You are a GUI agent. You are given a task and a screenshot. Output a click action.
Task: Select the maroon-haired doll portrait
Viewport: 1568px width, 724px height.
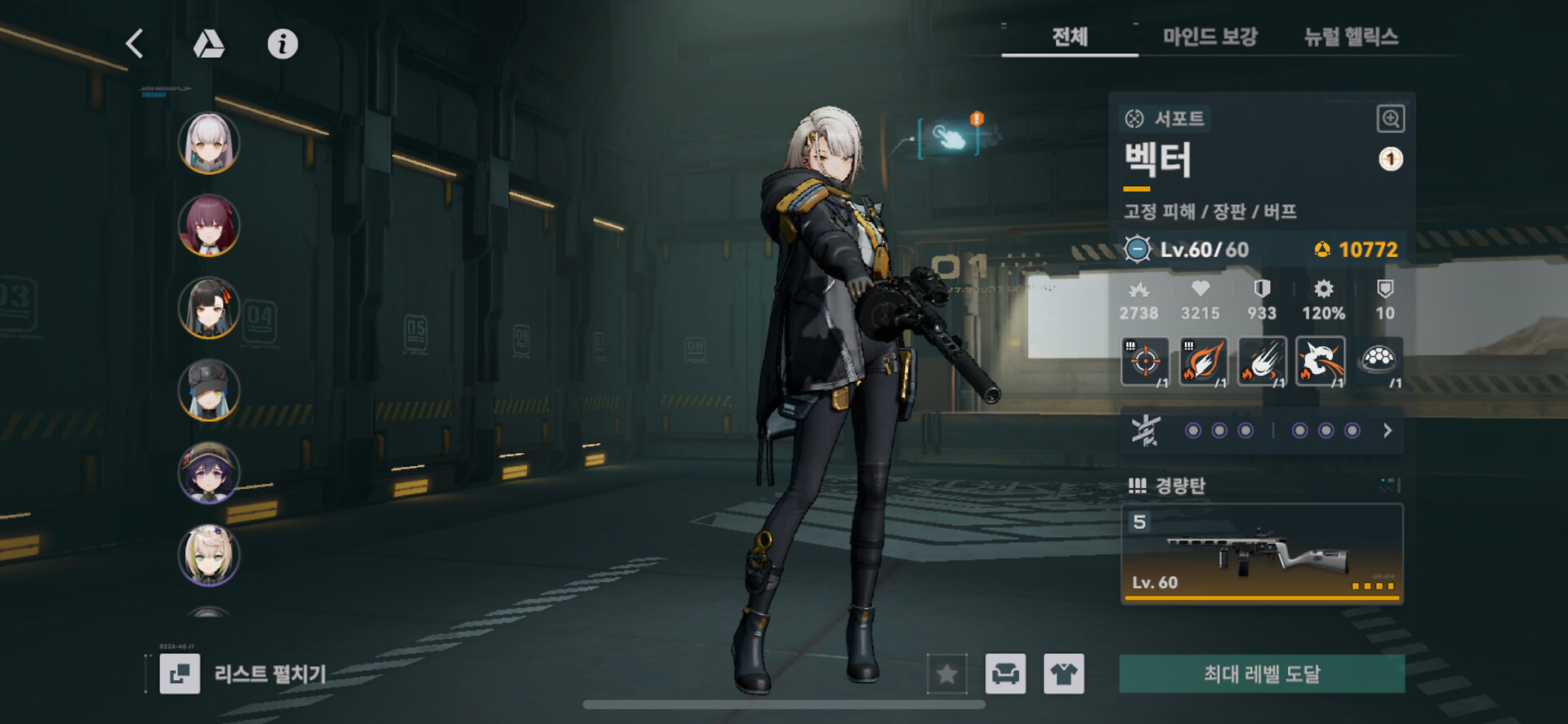209,225
